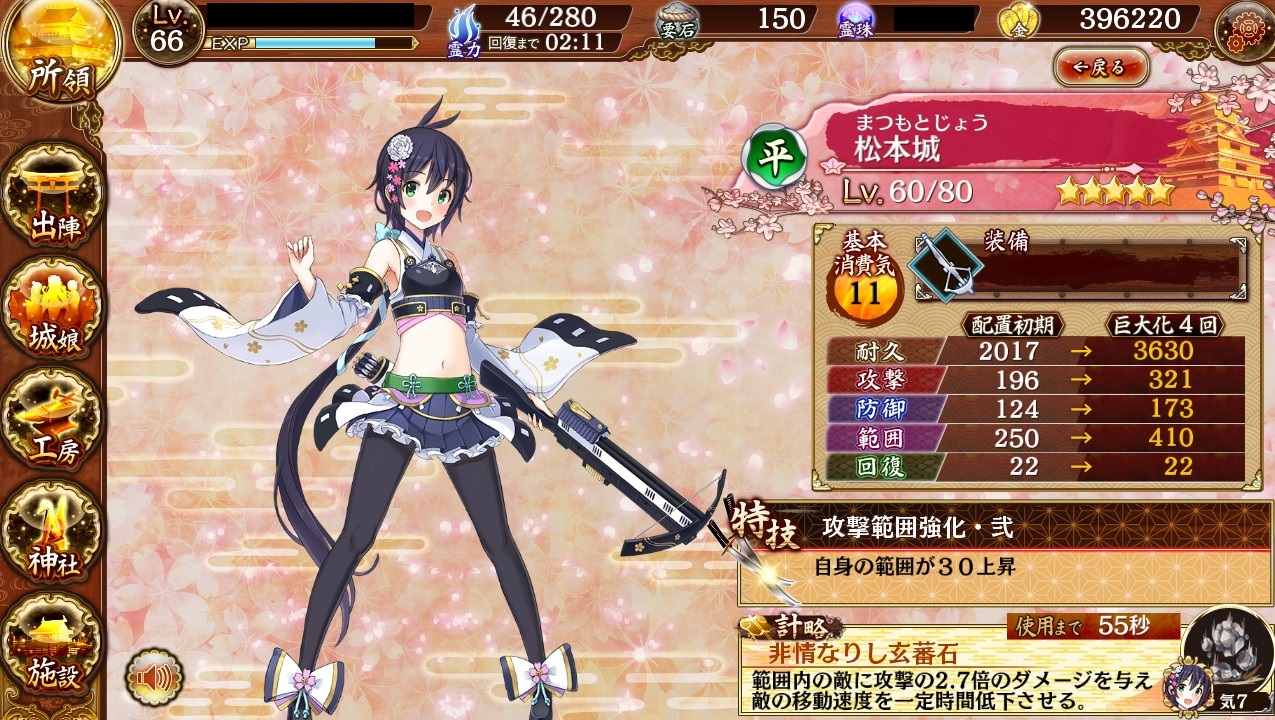This screenshot has width=1275, height=720.
Task: Click the 非情なりし玄蕃石 stratagem panel
Action: 950,668
